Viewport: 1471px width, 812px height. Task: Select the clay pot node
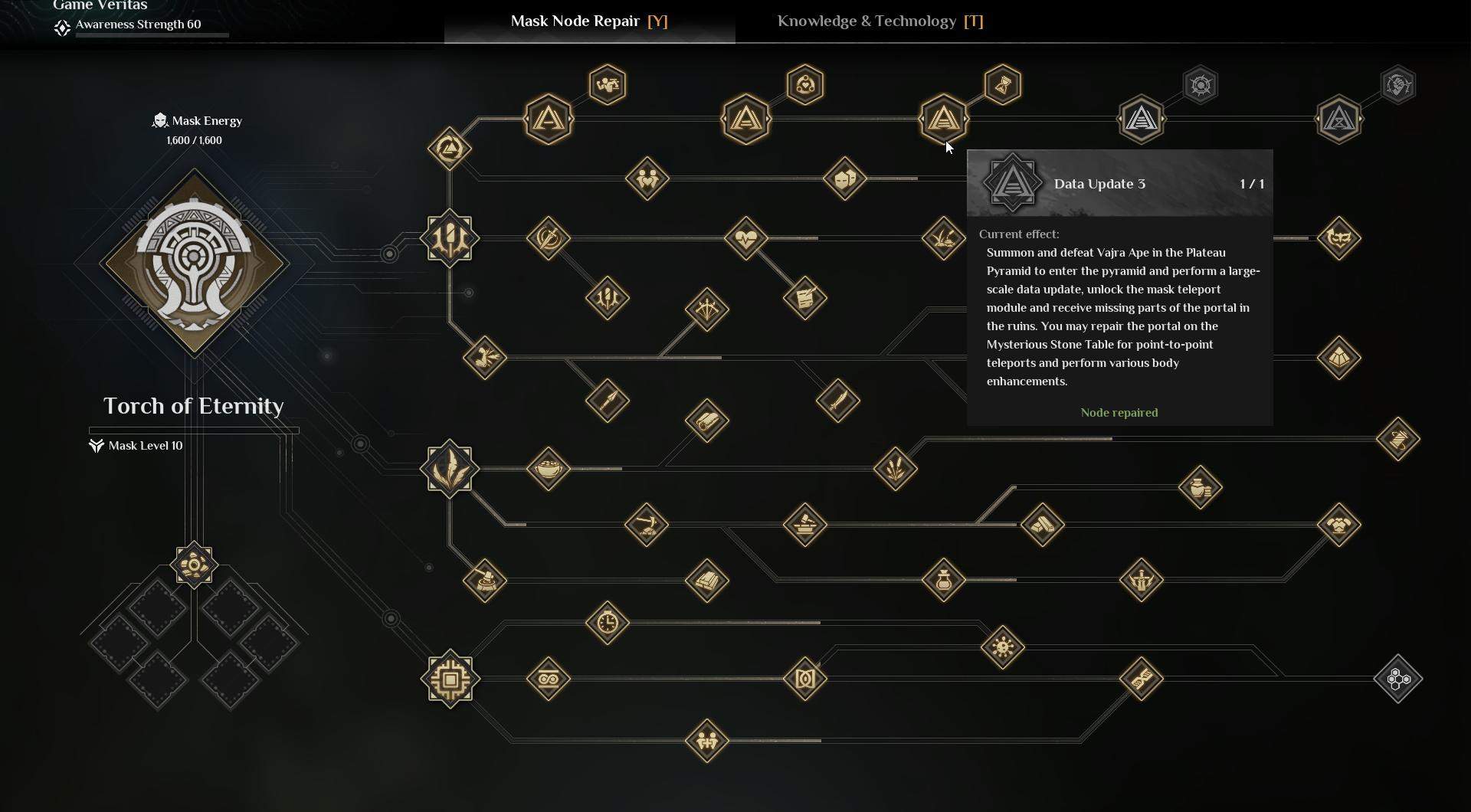pos(1201,486)
